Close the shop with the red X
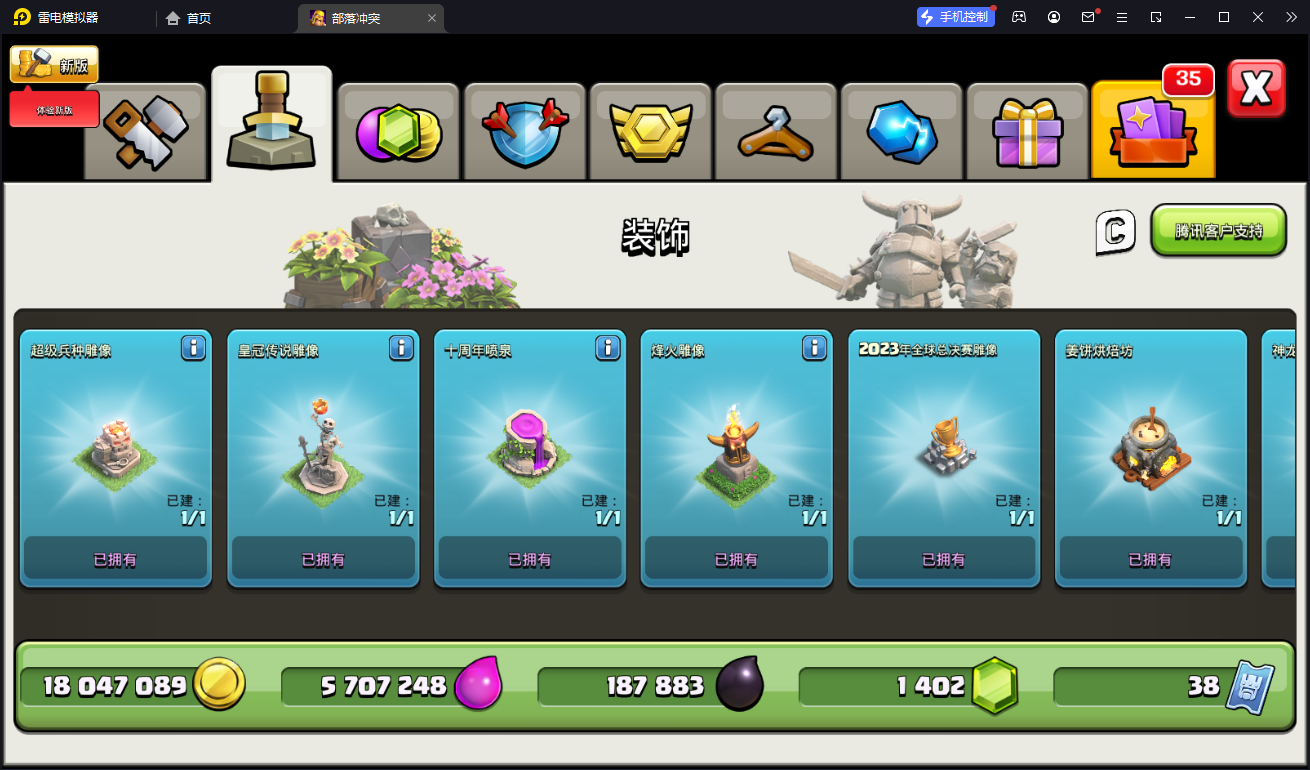The height and width of the screenshot is (770, 1310). click(1256, 89)
